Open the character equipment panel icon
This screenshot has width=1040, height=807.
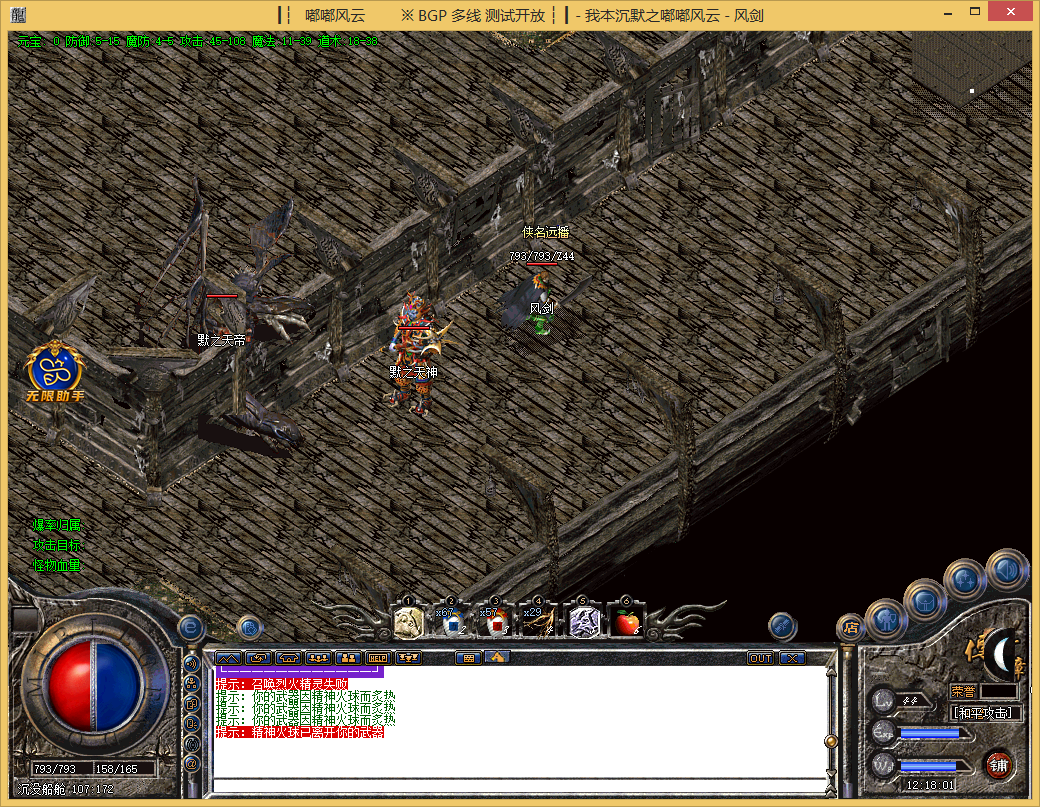coord(886,619)
